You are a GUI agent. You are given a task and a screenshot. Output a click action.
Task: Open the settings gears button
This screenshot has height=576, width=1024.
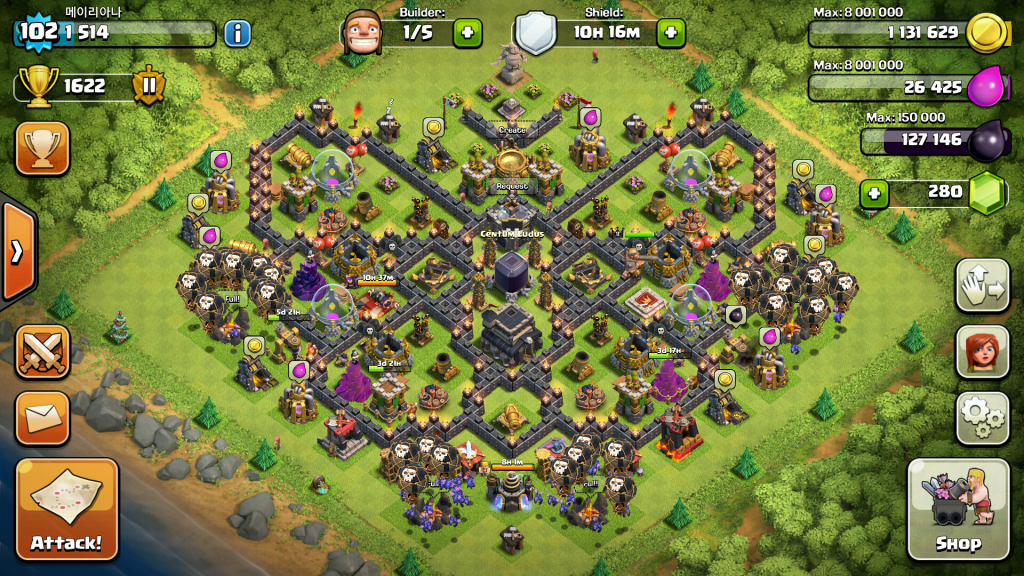(982, 418)
